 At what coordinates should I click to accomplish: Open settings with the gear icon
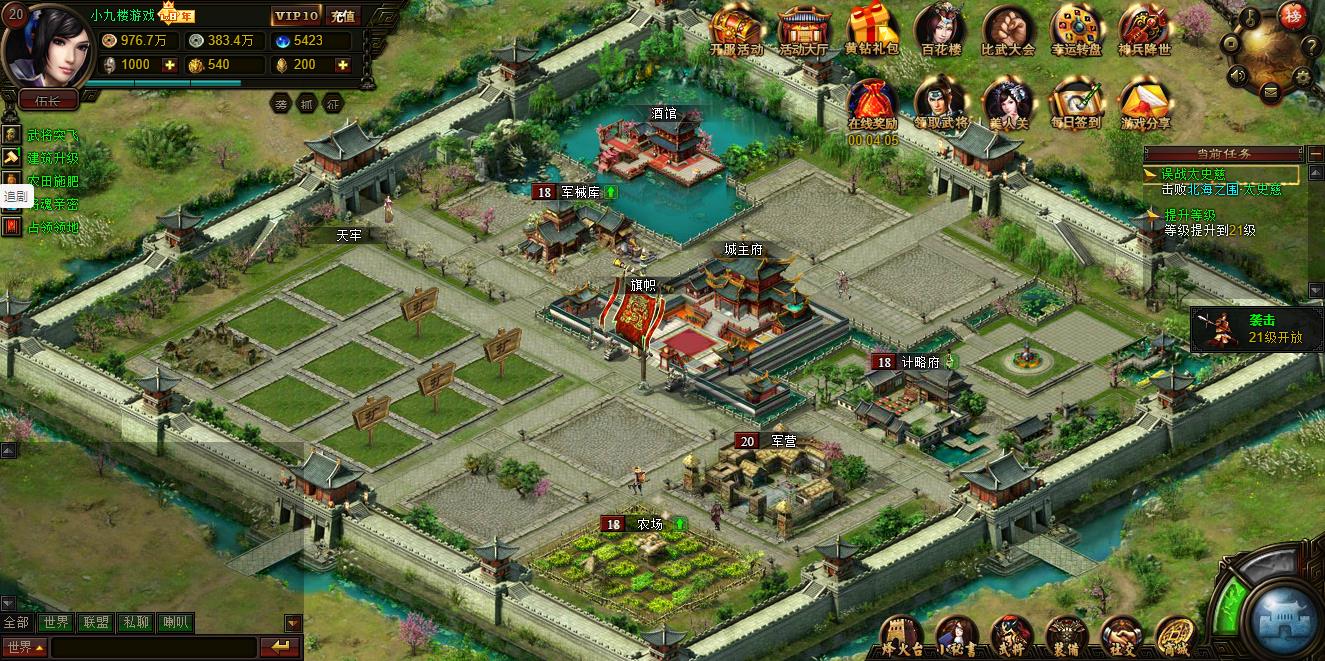[x=1302, y=75]
